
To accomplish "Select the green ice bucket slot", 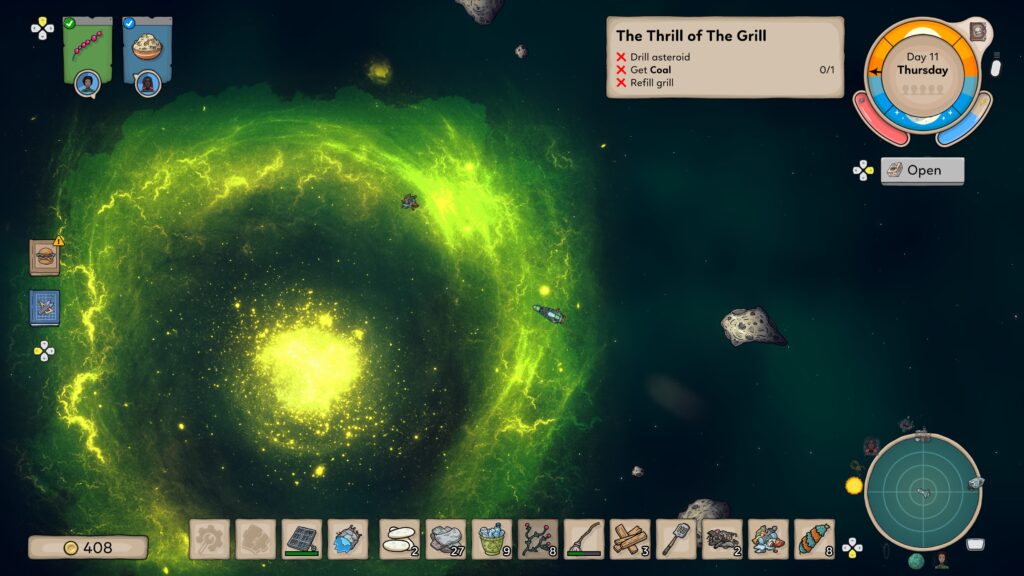I will [492, 539].
